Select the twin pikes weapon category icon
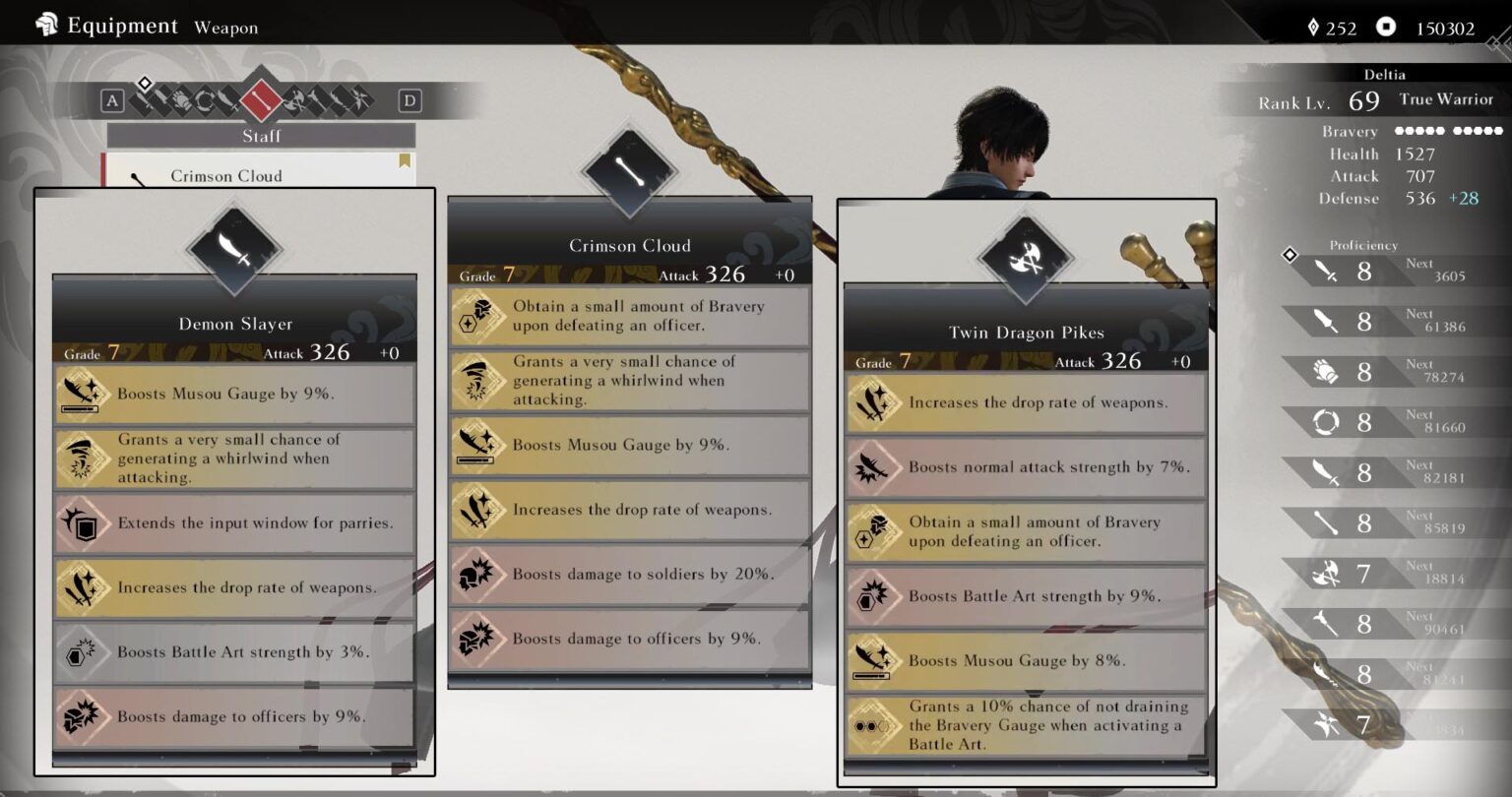Screen dimensions: 1512x797 point(295,100)
